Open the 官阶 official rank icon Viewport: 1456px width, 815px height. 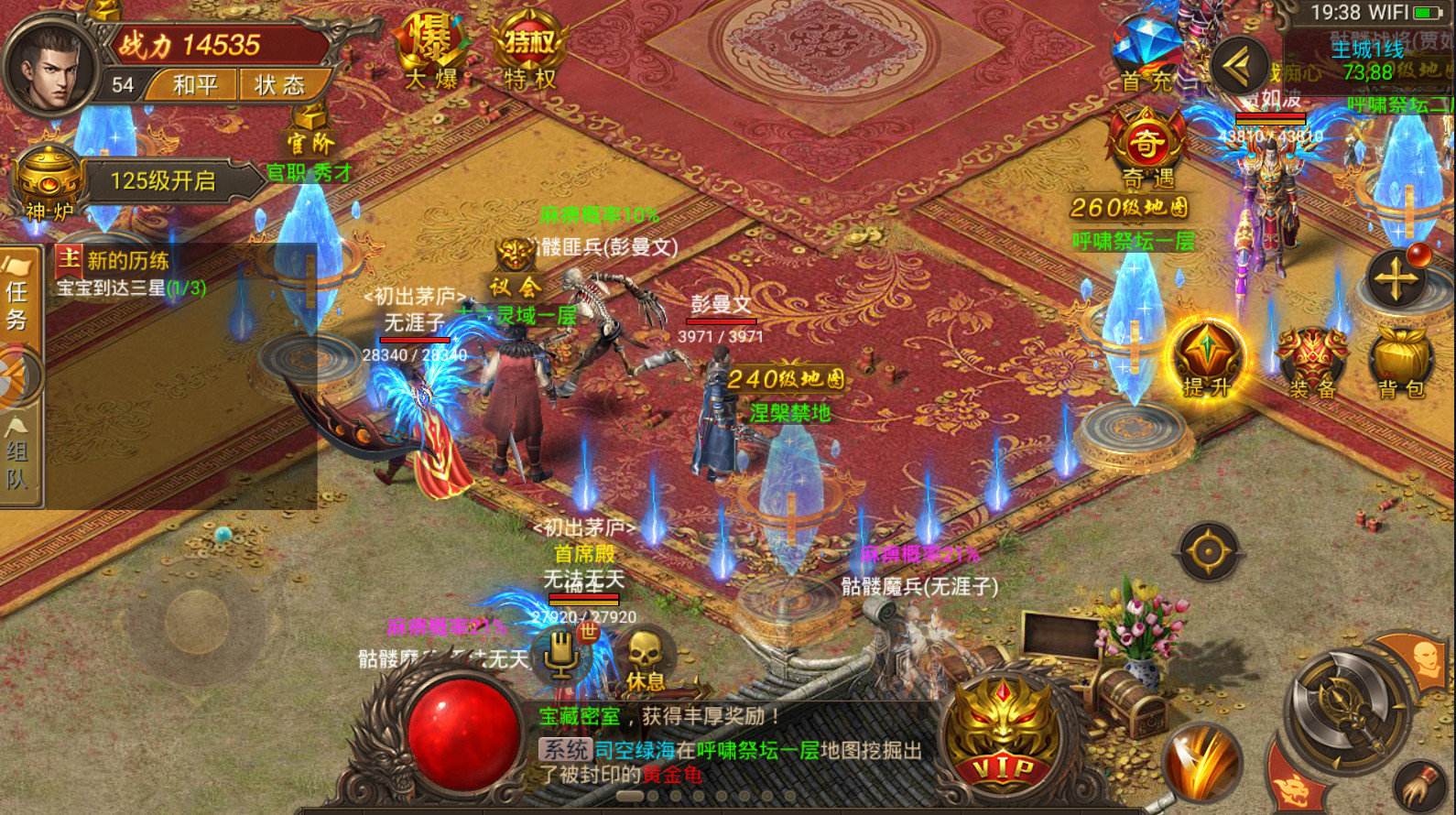(309, 137)
